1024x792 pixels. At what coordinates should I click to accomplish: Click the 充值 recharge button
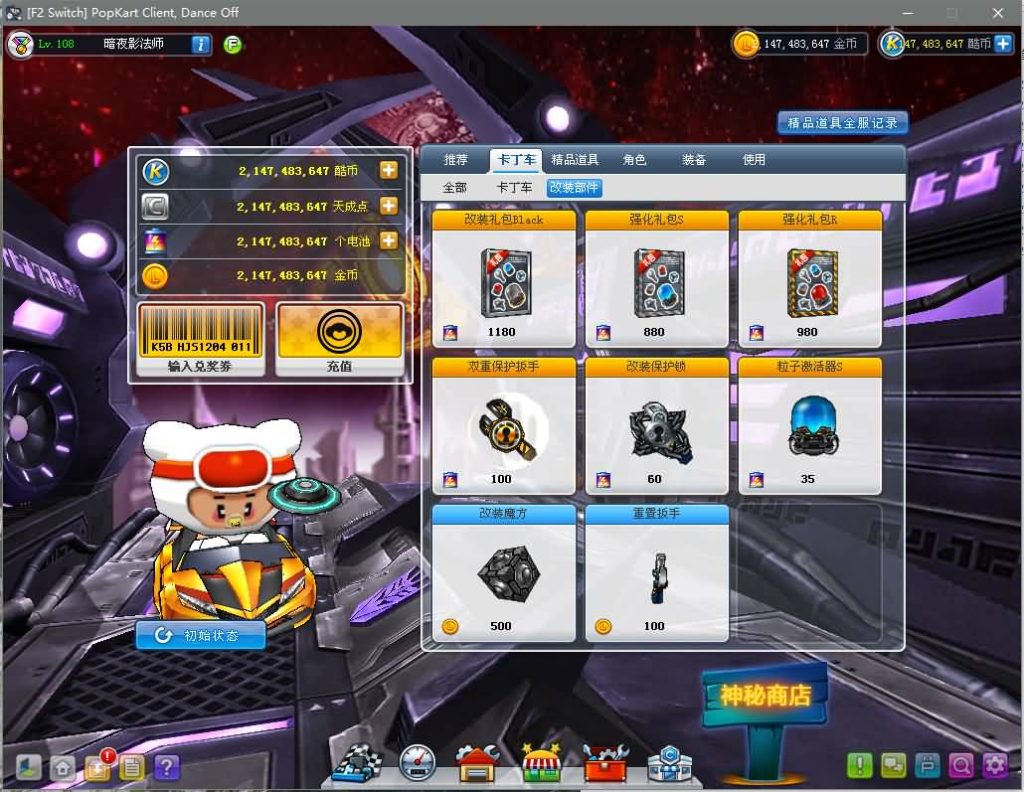point(340,340)
